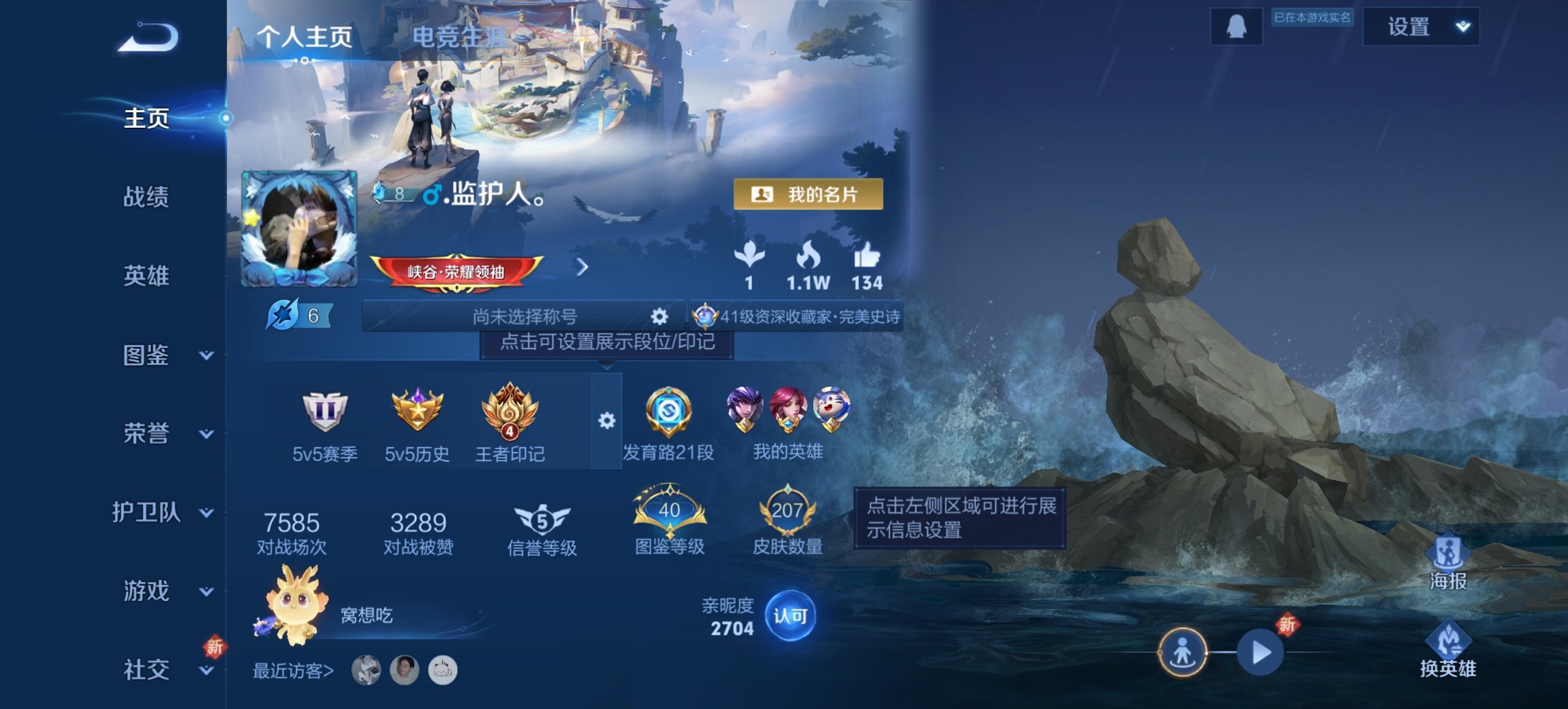Open the title settings gear beside 尚未选择称号
Image resolution: width=1568 pixels, height=709 pixels.
point(658,317)
